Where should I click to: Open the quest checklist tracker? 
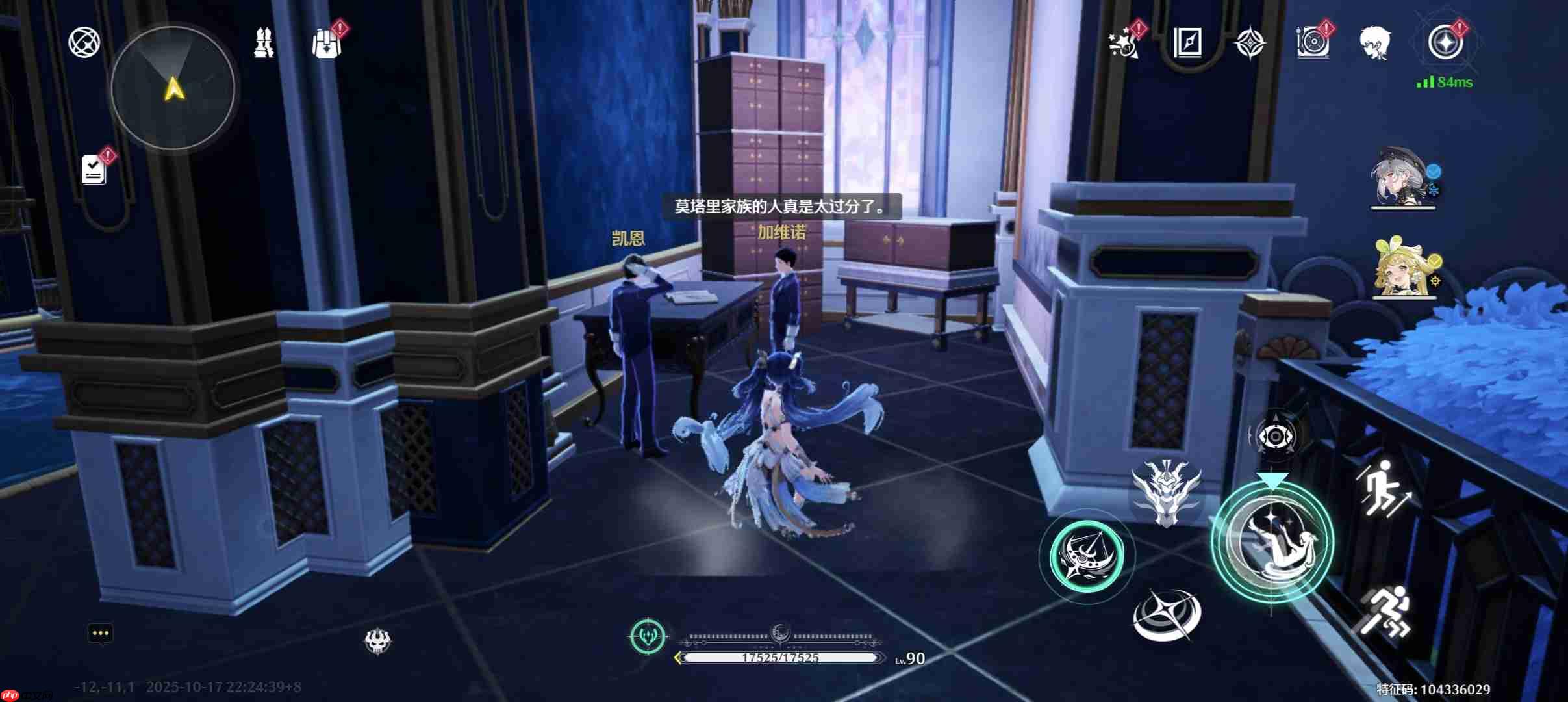click(x=94, y=169)
